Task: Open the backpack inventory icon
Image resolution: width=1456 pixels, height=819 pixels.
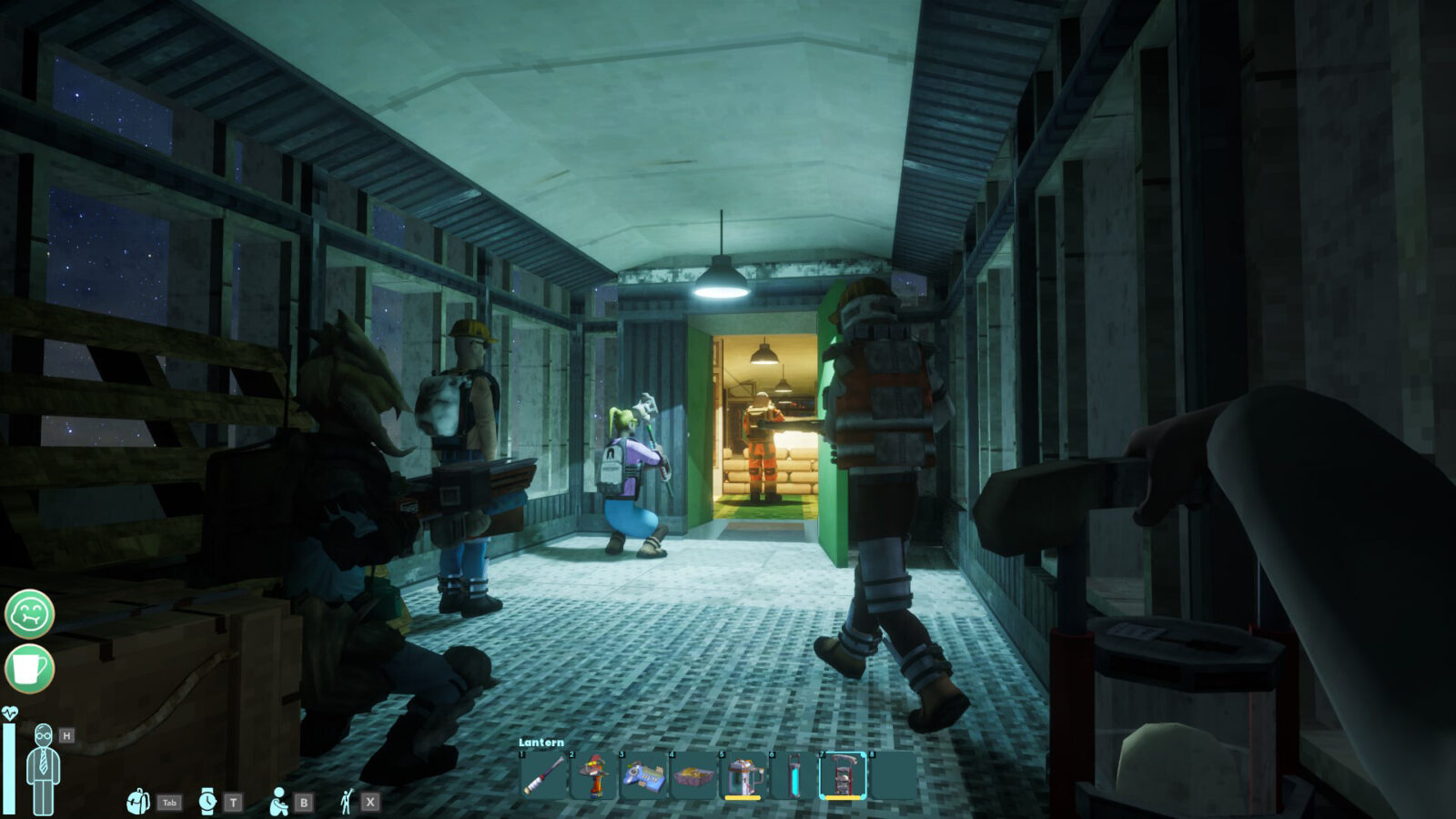Action: tap(138, 802)
